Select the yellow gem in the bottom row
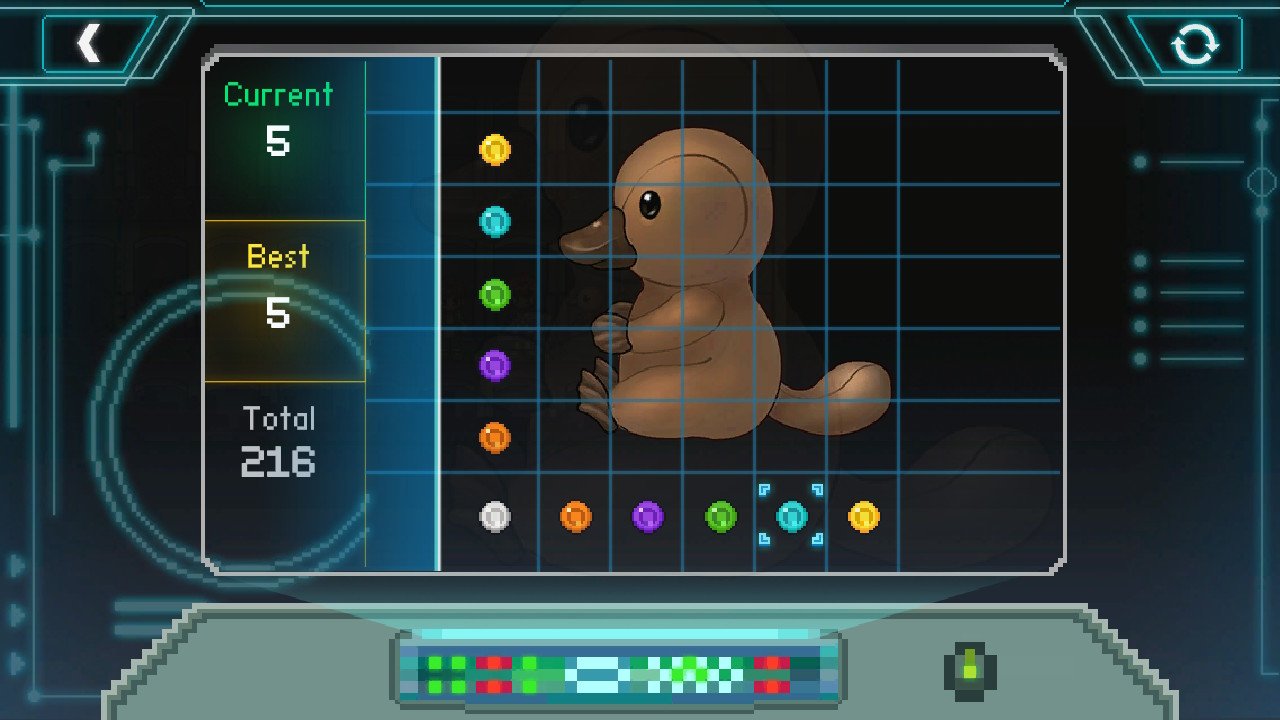Image resolution: width=1280 pixels, height=720 pixels. click(x=864, y=517)
